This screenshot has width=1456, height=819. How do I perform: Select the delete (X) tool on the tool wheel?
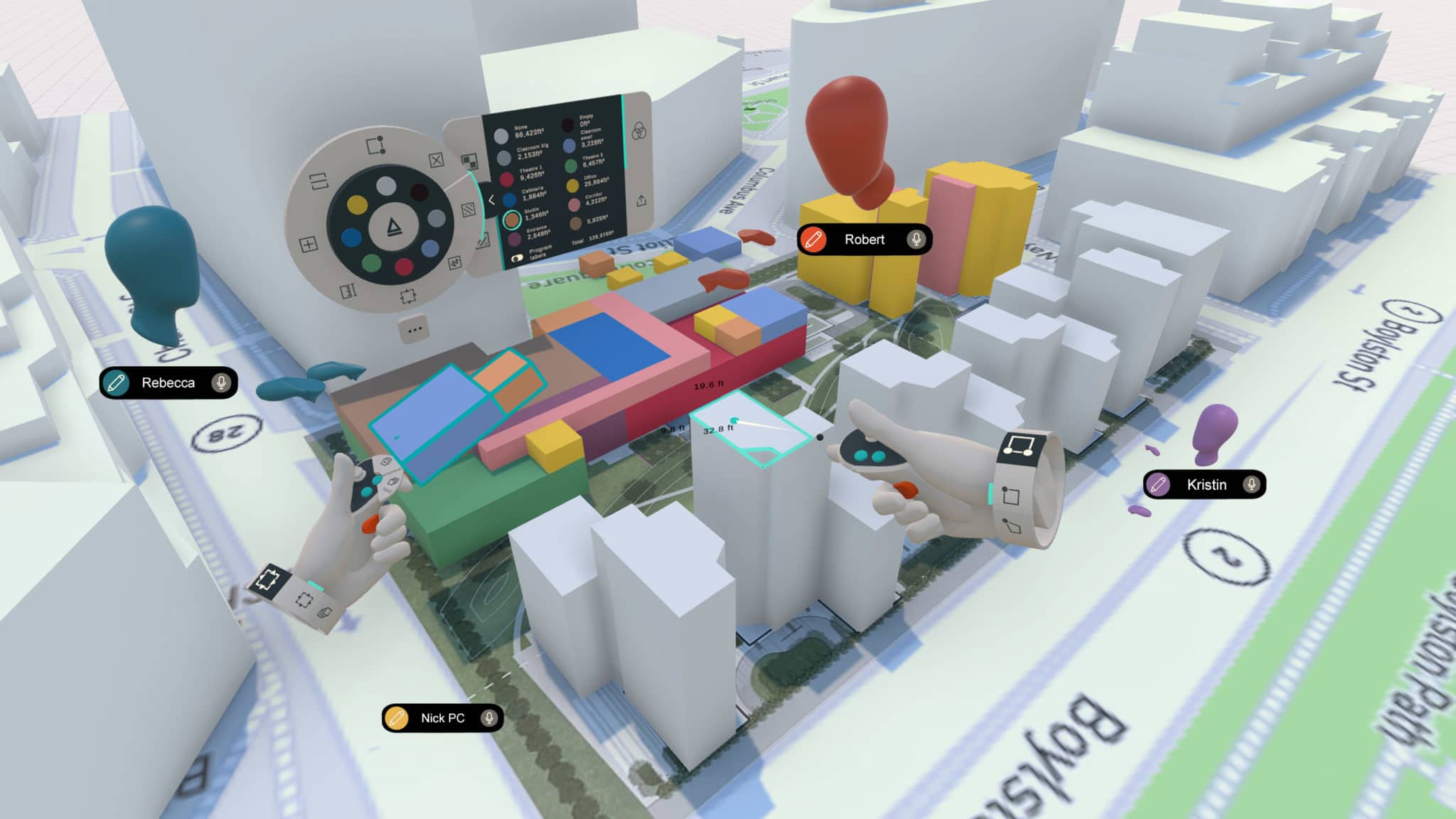click(x=436, y=161)
